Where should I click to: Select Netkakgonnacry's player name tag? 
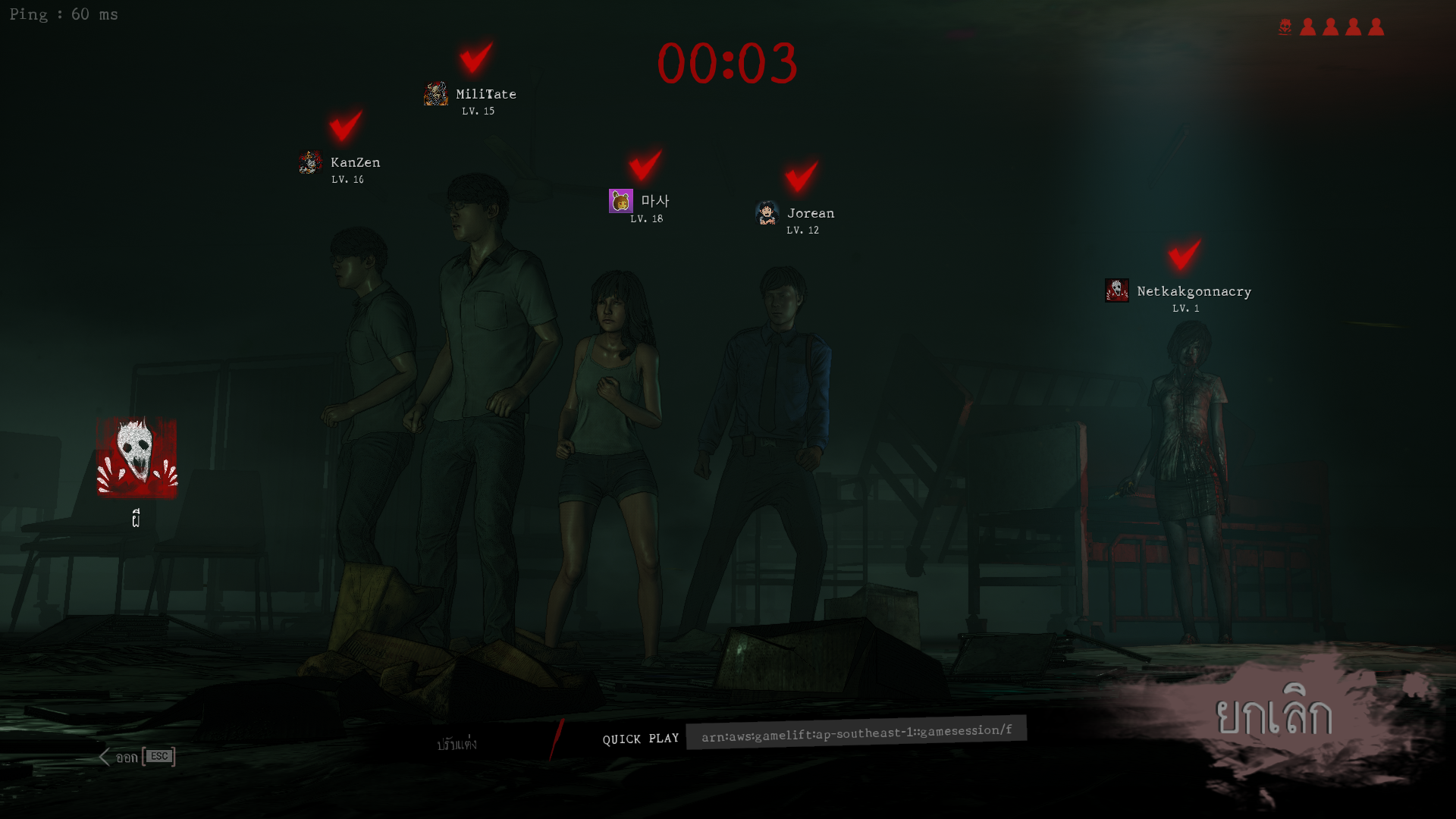pyautogui.click(x=1194, y=291)
